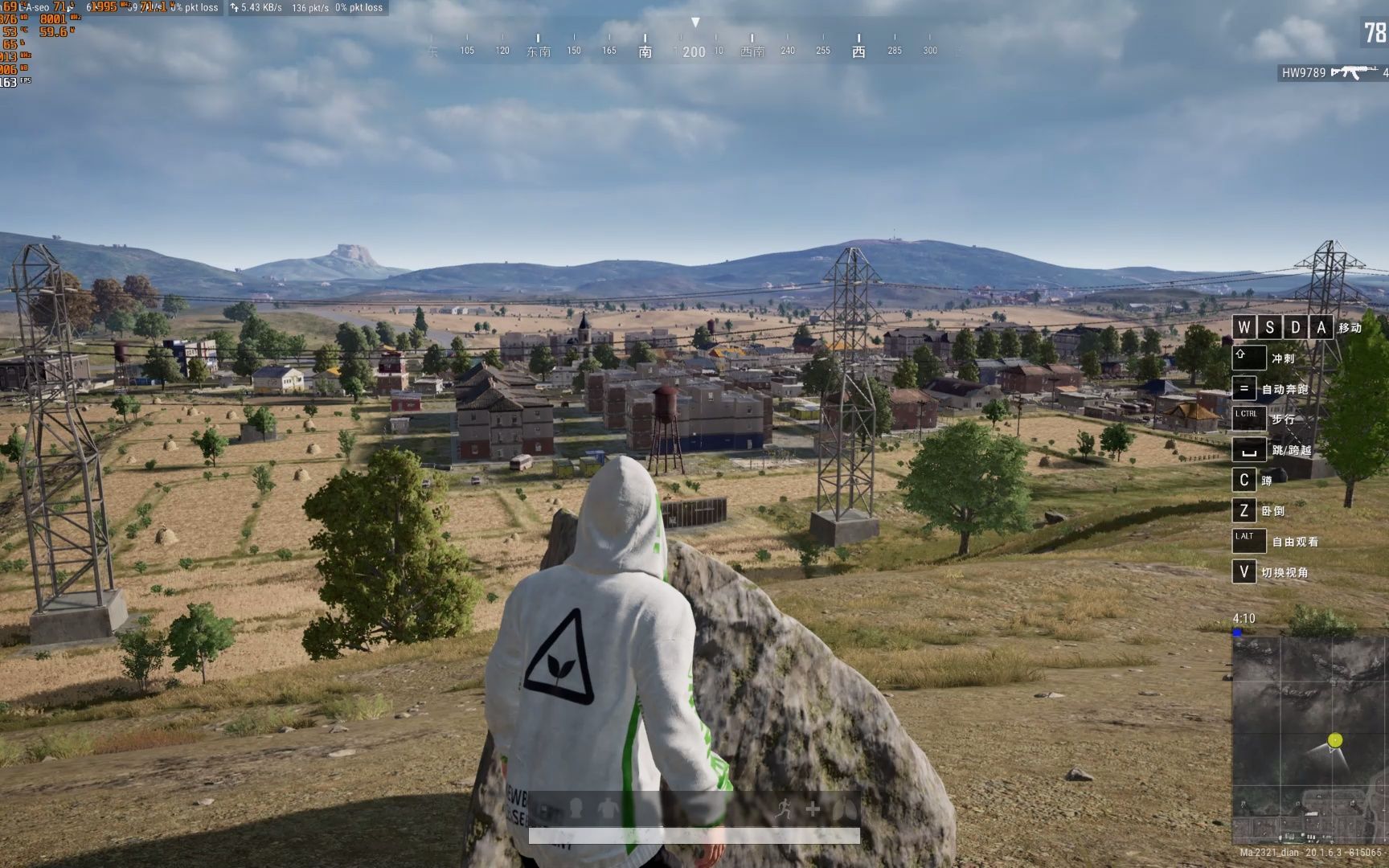Select the body vest equipment icon
1389x868 pixels.
click(608, 809)
